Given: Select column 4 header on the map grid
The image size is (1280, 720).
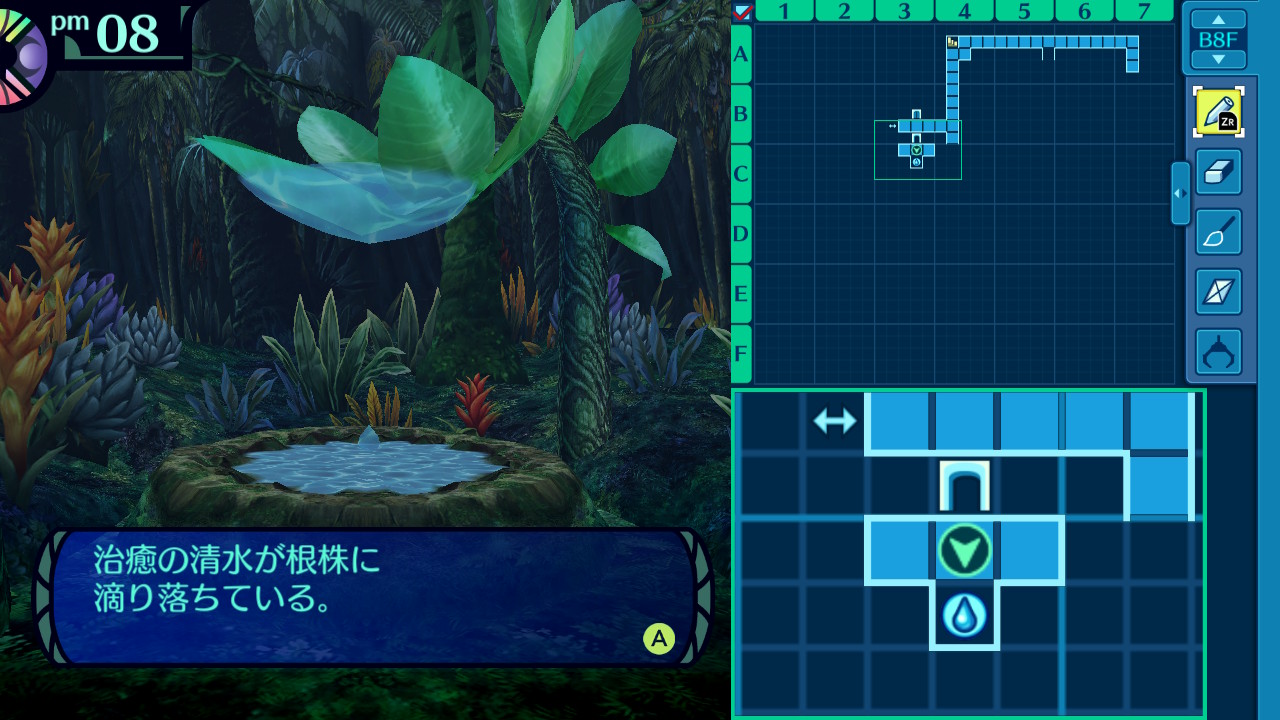Looking at the screenshot, I should pos(964,11).
